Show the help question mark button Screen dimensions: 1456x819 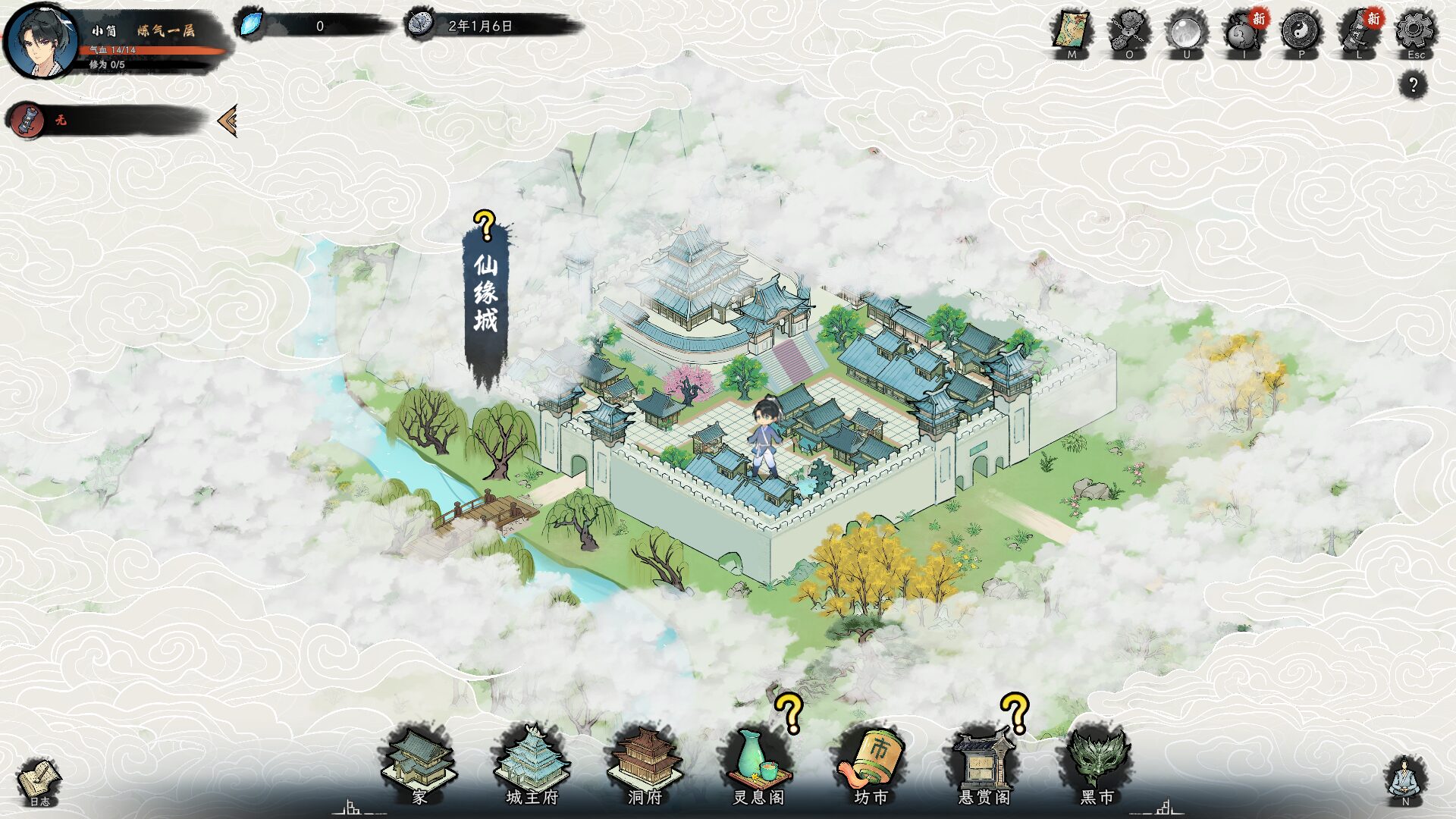1413,84
